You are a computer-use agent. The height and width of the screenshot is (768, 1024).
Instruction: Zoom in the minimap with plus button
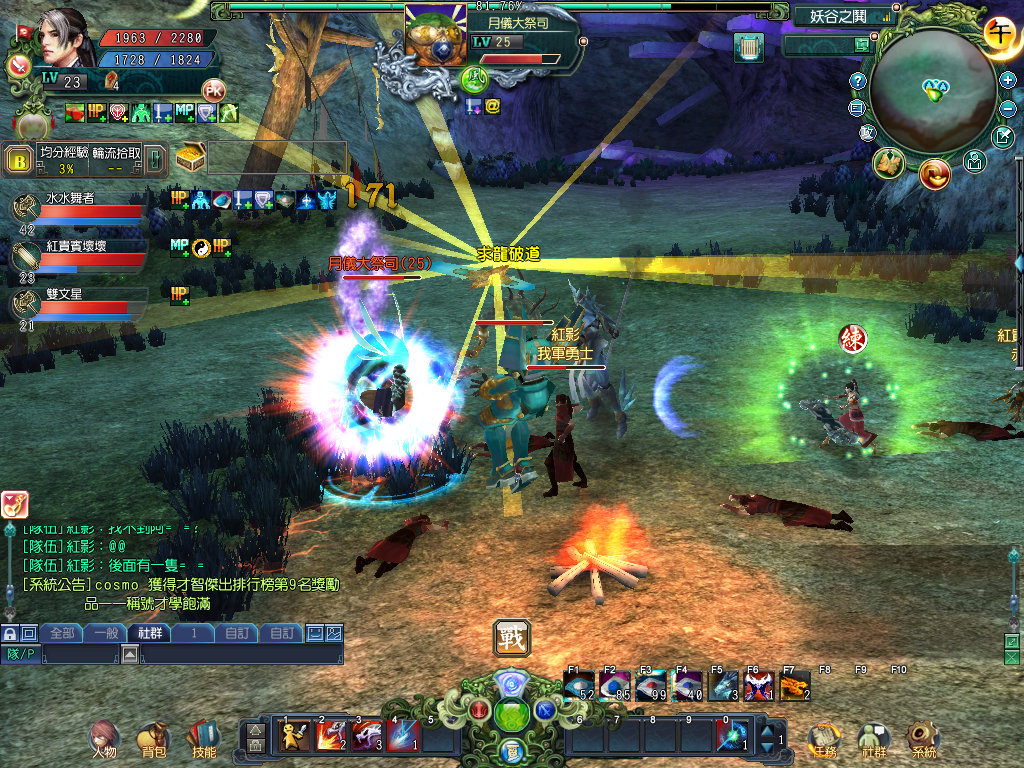tap(1008, 80)
